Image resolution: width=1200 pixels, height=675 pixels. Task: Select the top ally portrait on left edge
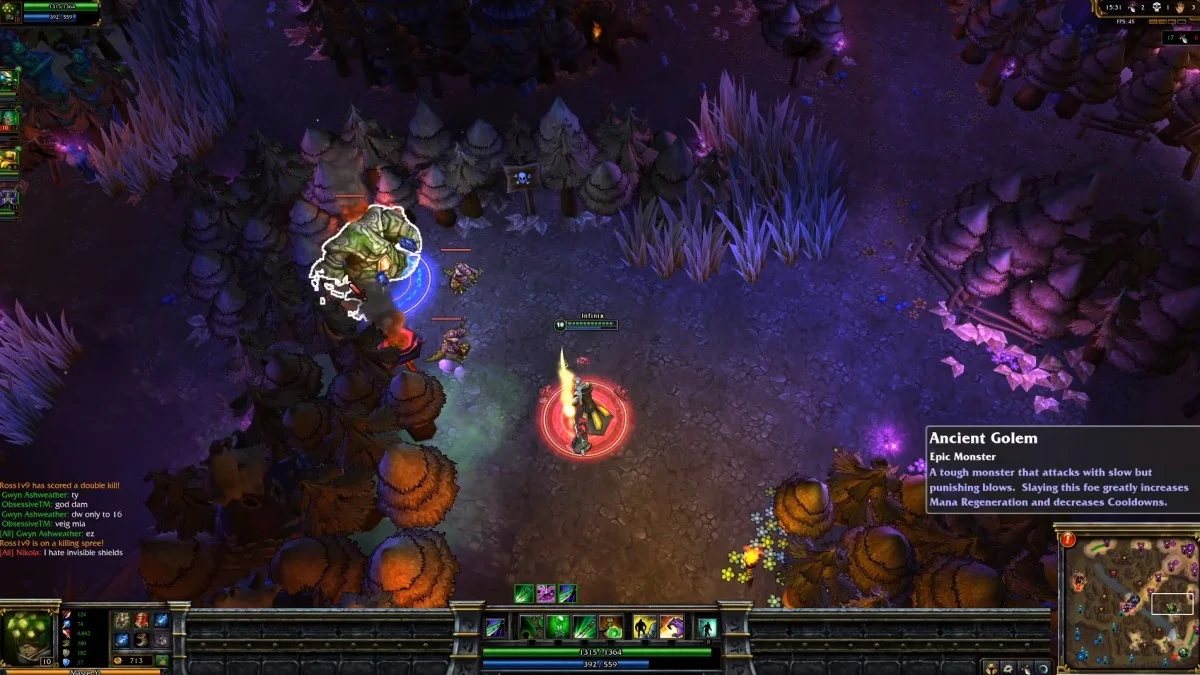[8, 79]
